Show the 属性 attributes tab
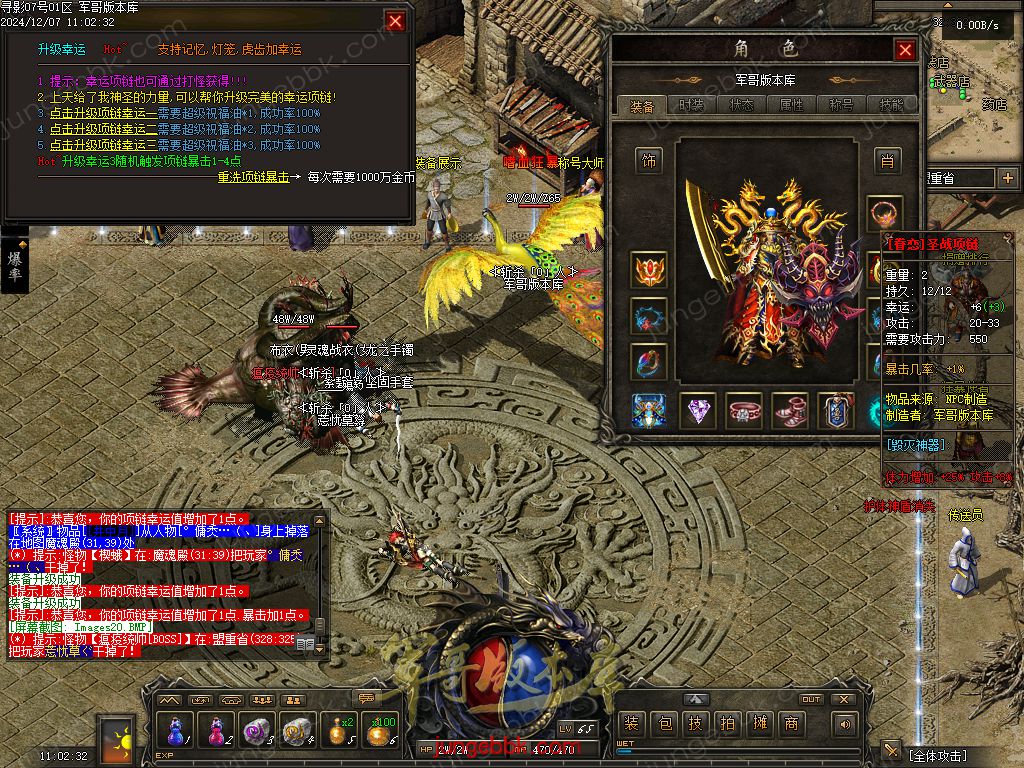The height and width of the screenshot is (768, 1024). point(791,105)
